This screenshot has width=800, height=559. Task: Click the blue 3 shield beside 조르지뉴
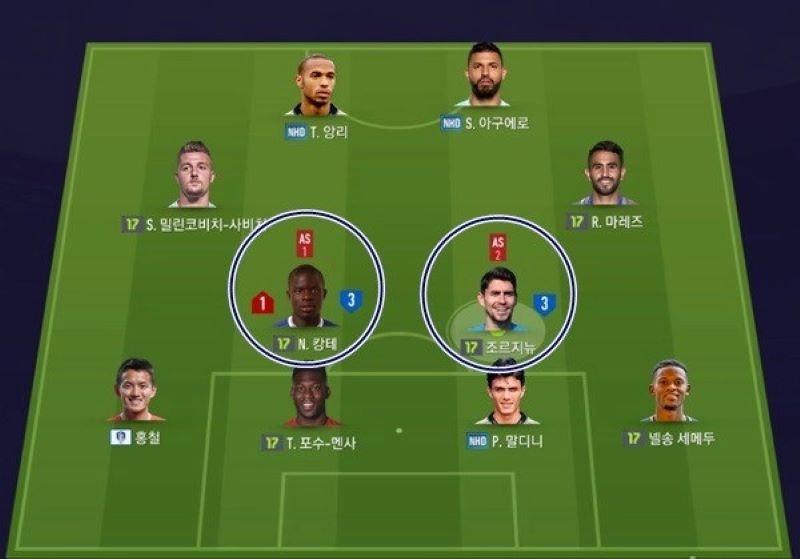pos(545,303)
